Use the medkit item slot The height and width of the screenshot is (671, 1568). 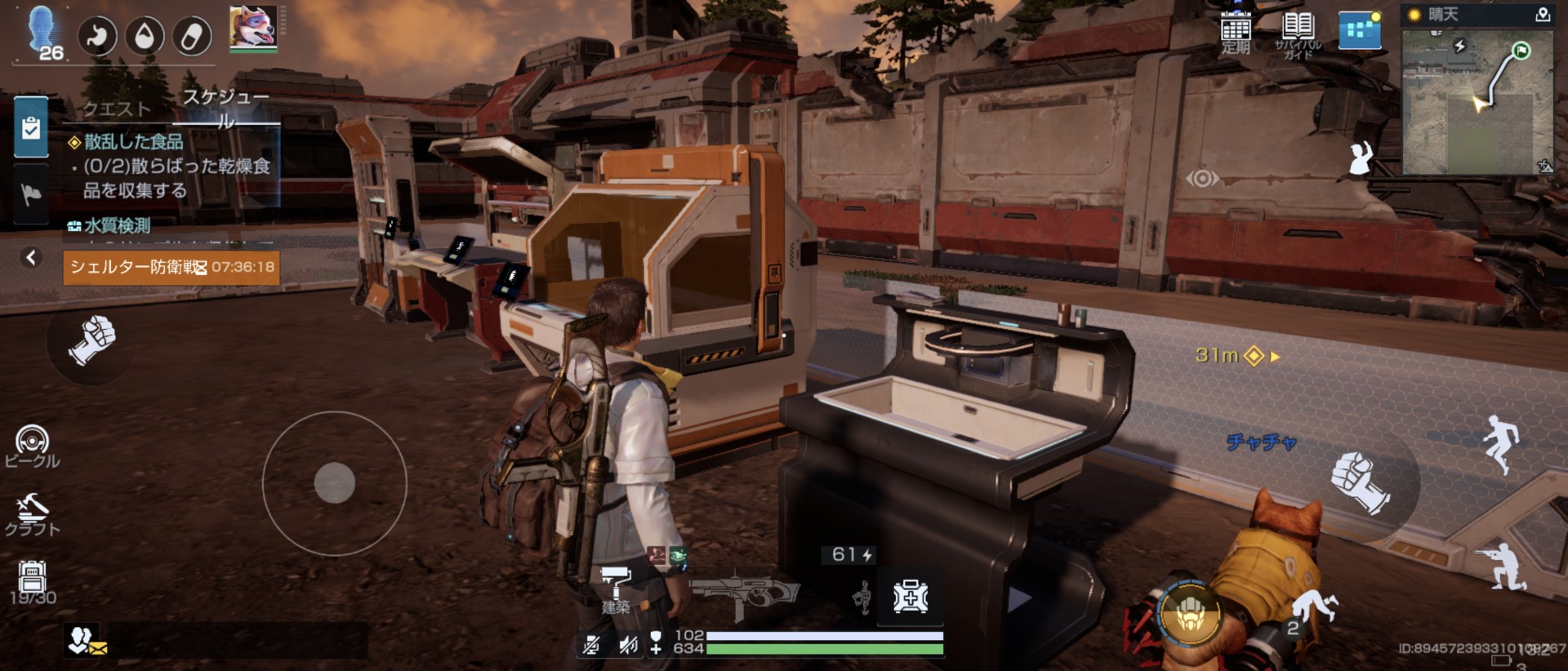pos(910,598)
